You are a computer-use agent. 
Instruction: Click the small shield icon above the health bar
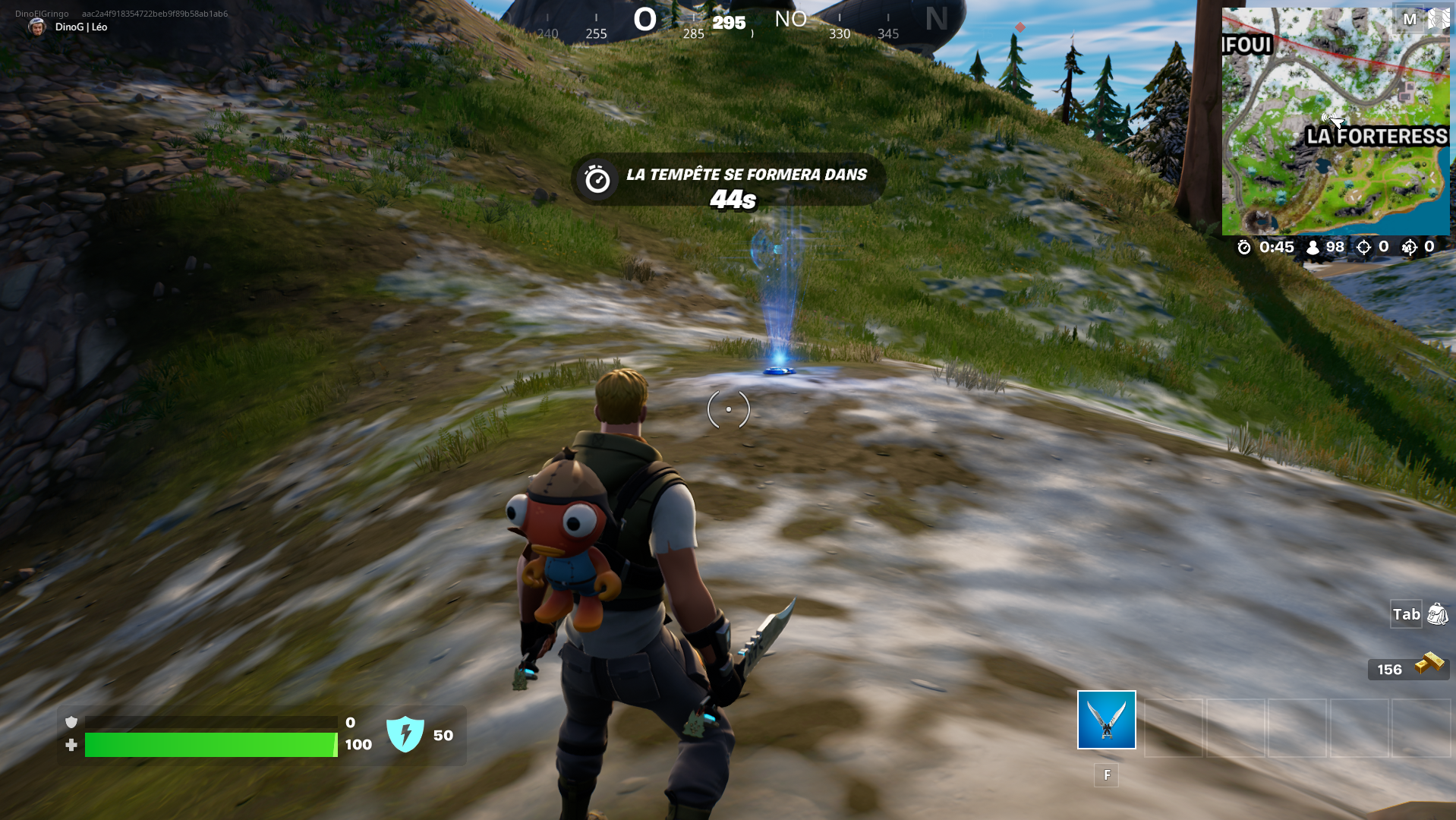(x=71, y=721)
